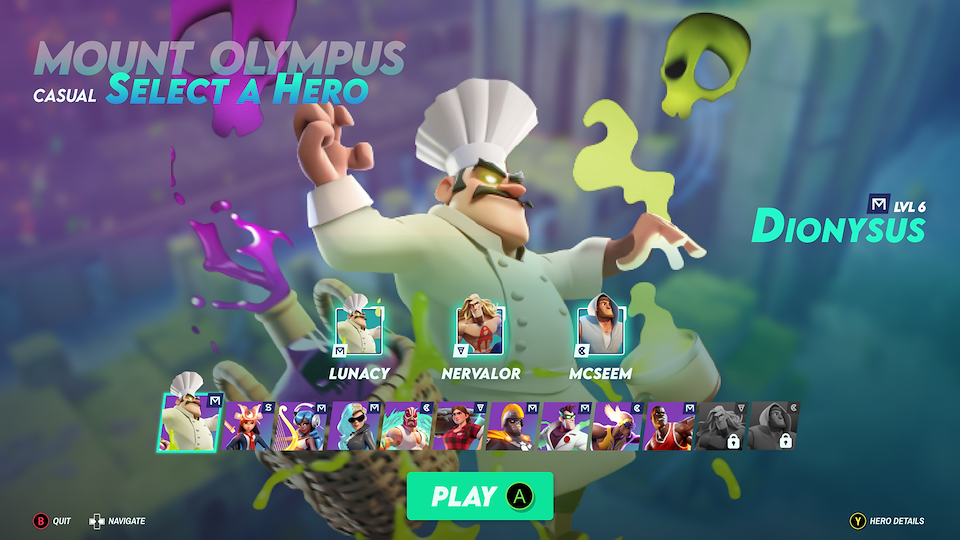The width and height of the screenshot is (960, 540).
Task: Pick the yellow-winged purple hero tile
Action: tap(620, 427)
